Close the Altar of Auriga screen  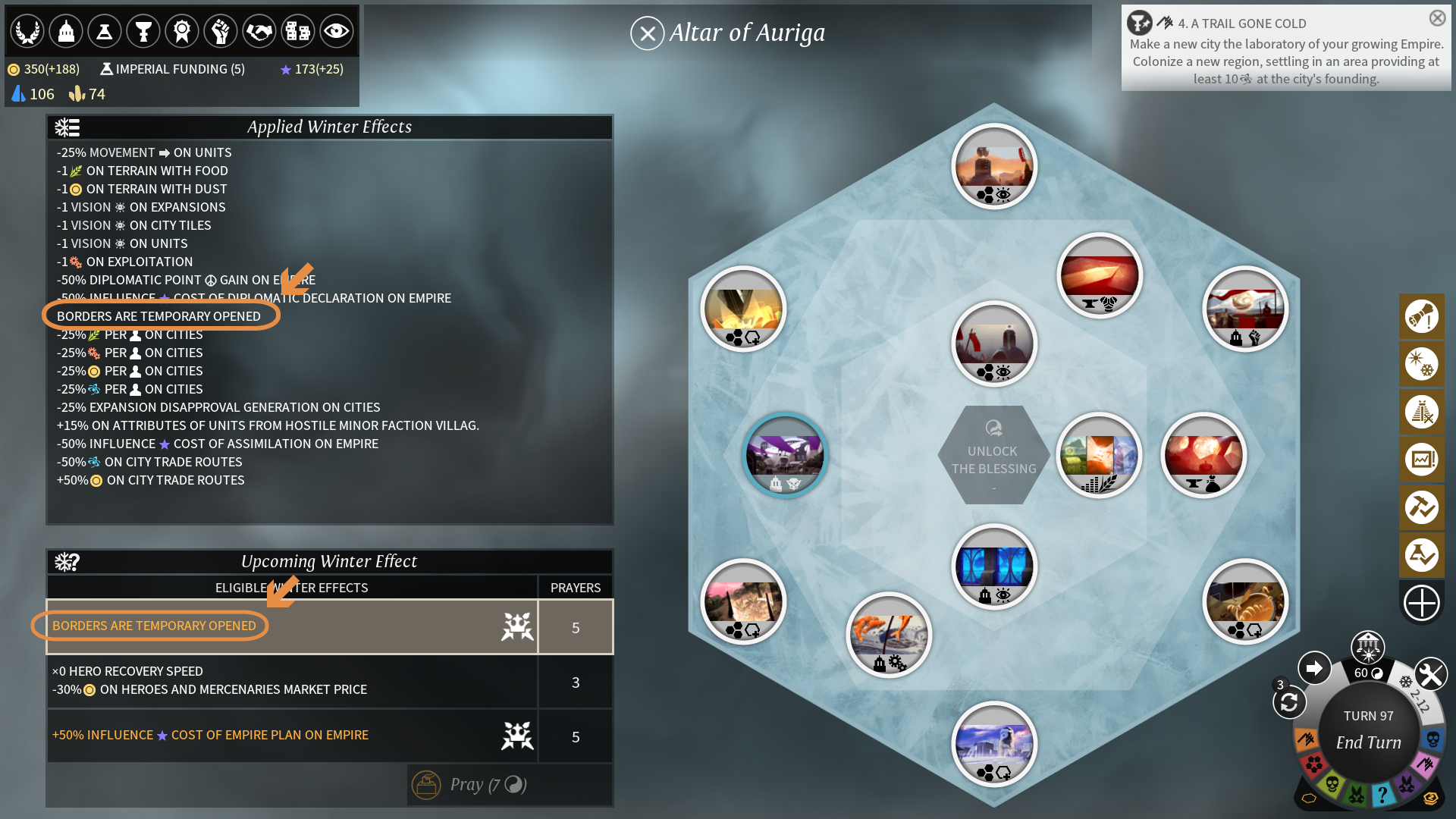(647, 33)
